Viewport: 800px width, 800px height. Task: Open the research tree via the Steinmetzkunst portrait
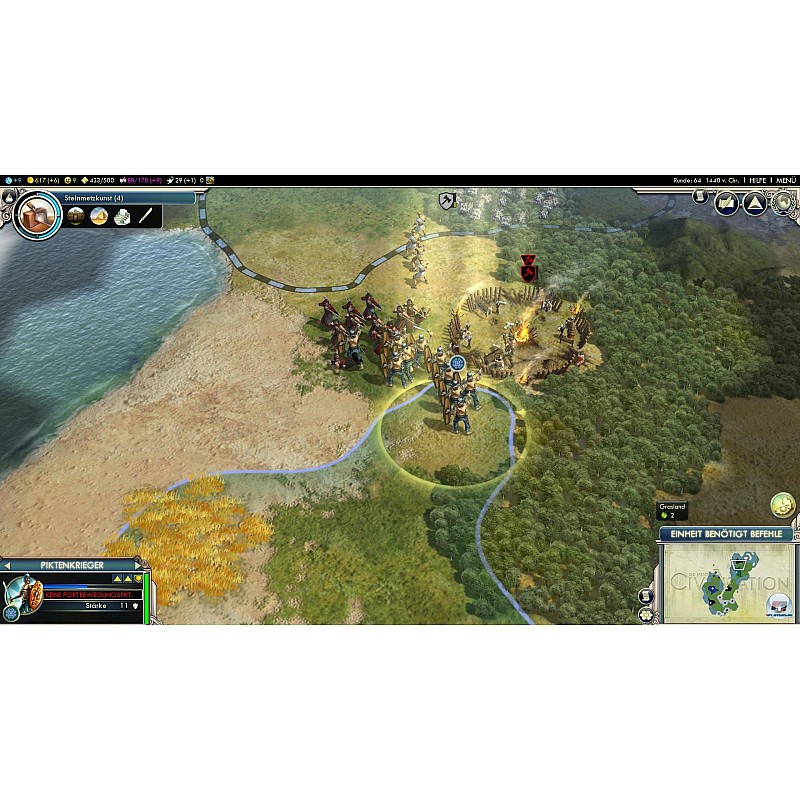pos(37,214)
